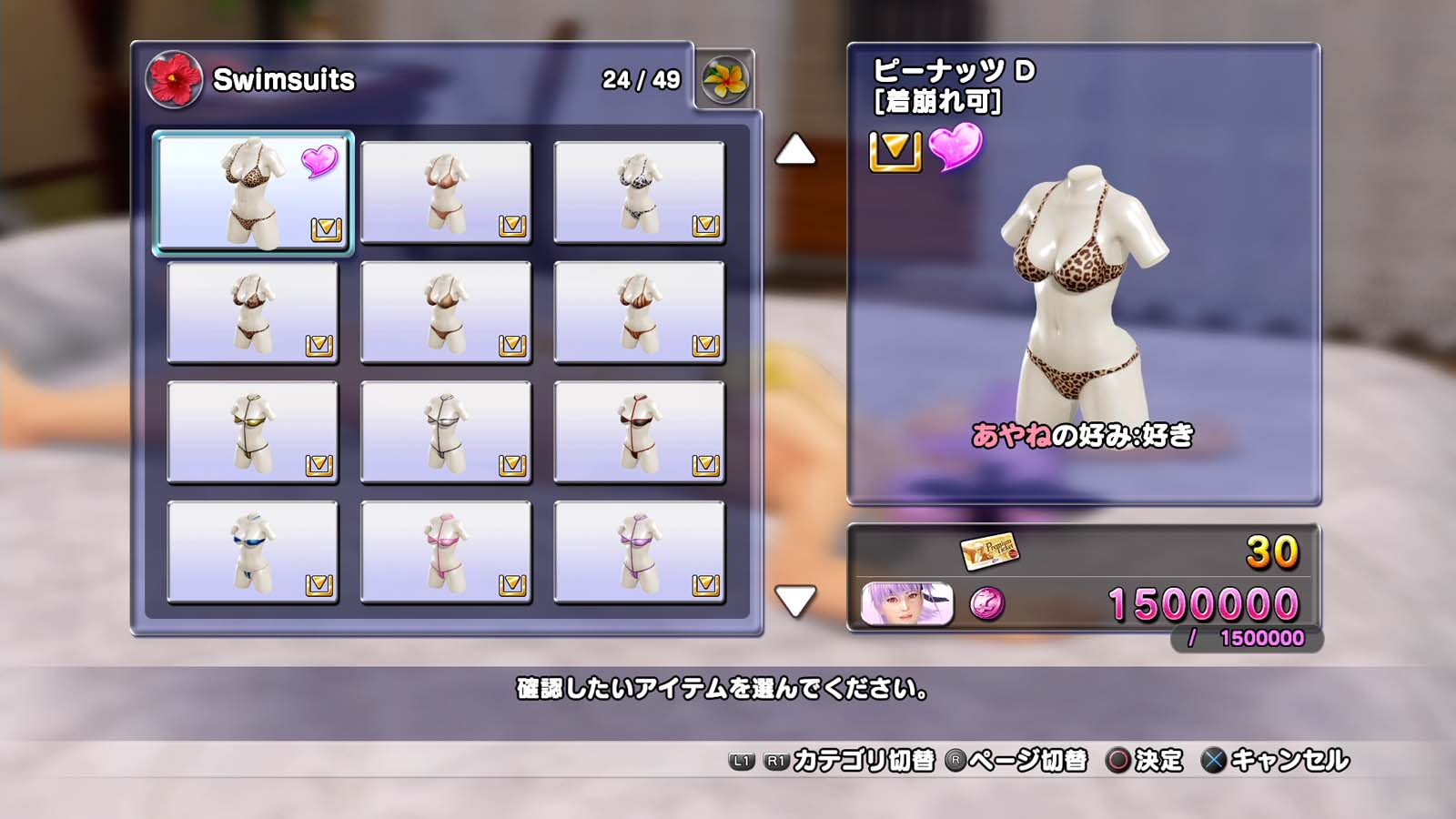Select the blue bikini swimsuit
The width and height of the screenshot is (1456, 819).
pyautogui.click(x=253, y=551)
